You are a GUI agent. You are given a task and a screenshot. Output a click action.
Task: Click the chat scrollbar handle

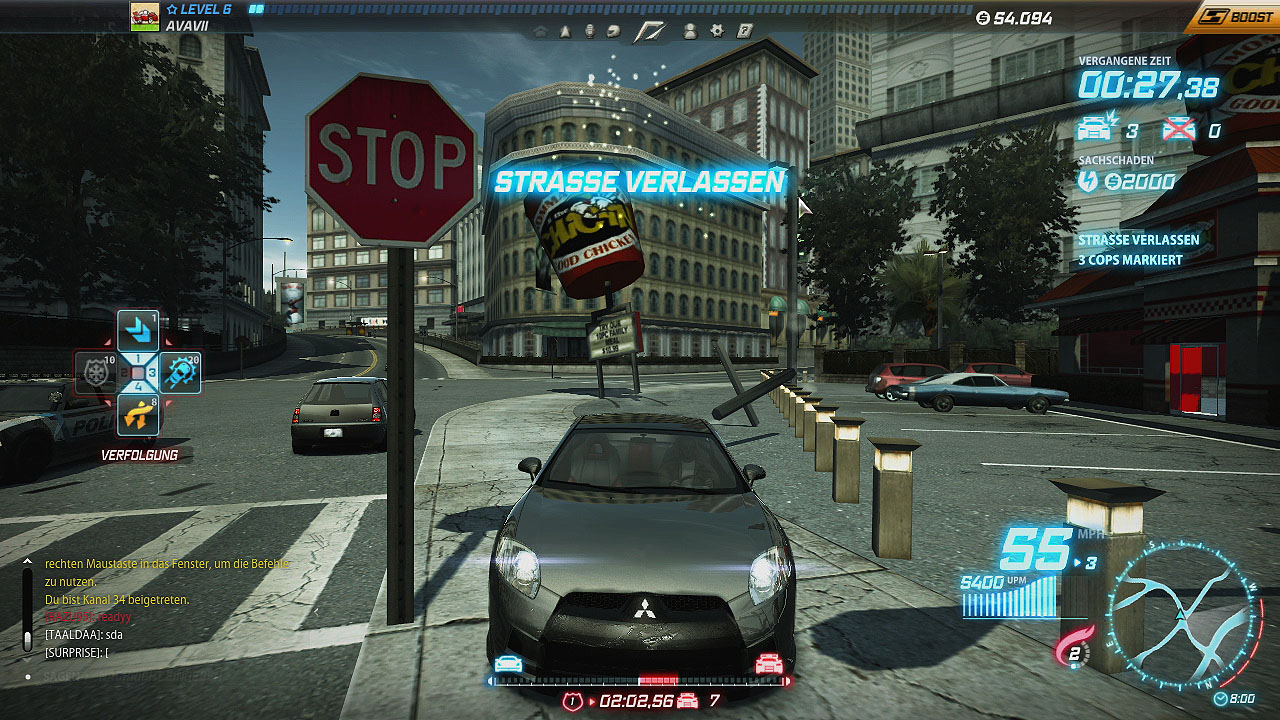click(x=27, y=640)
